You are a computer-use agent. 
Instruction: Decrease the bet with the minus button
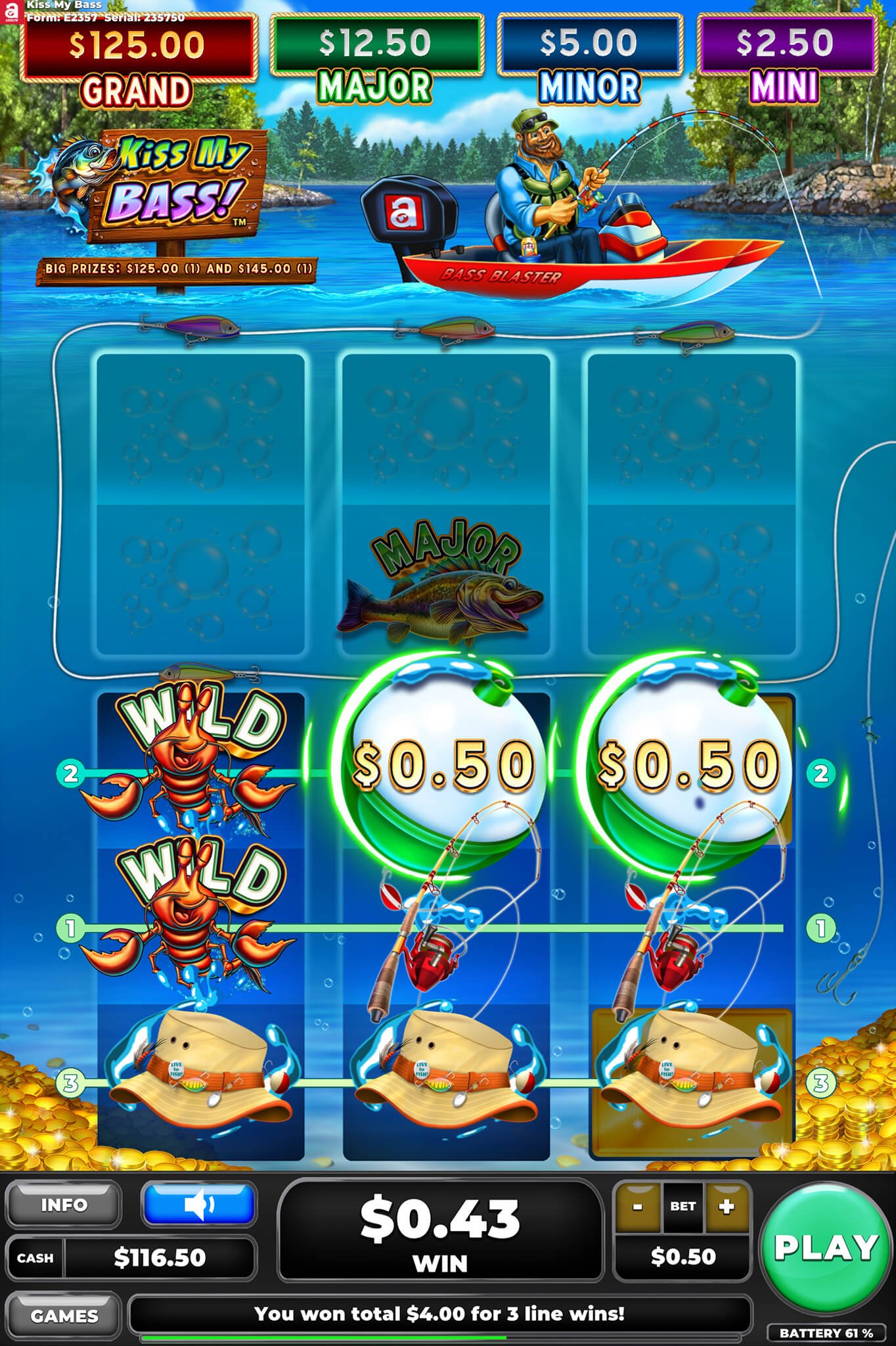click(637, 1207)
